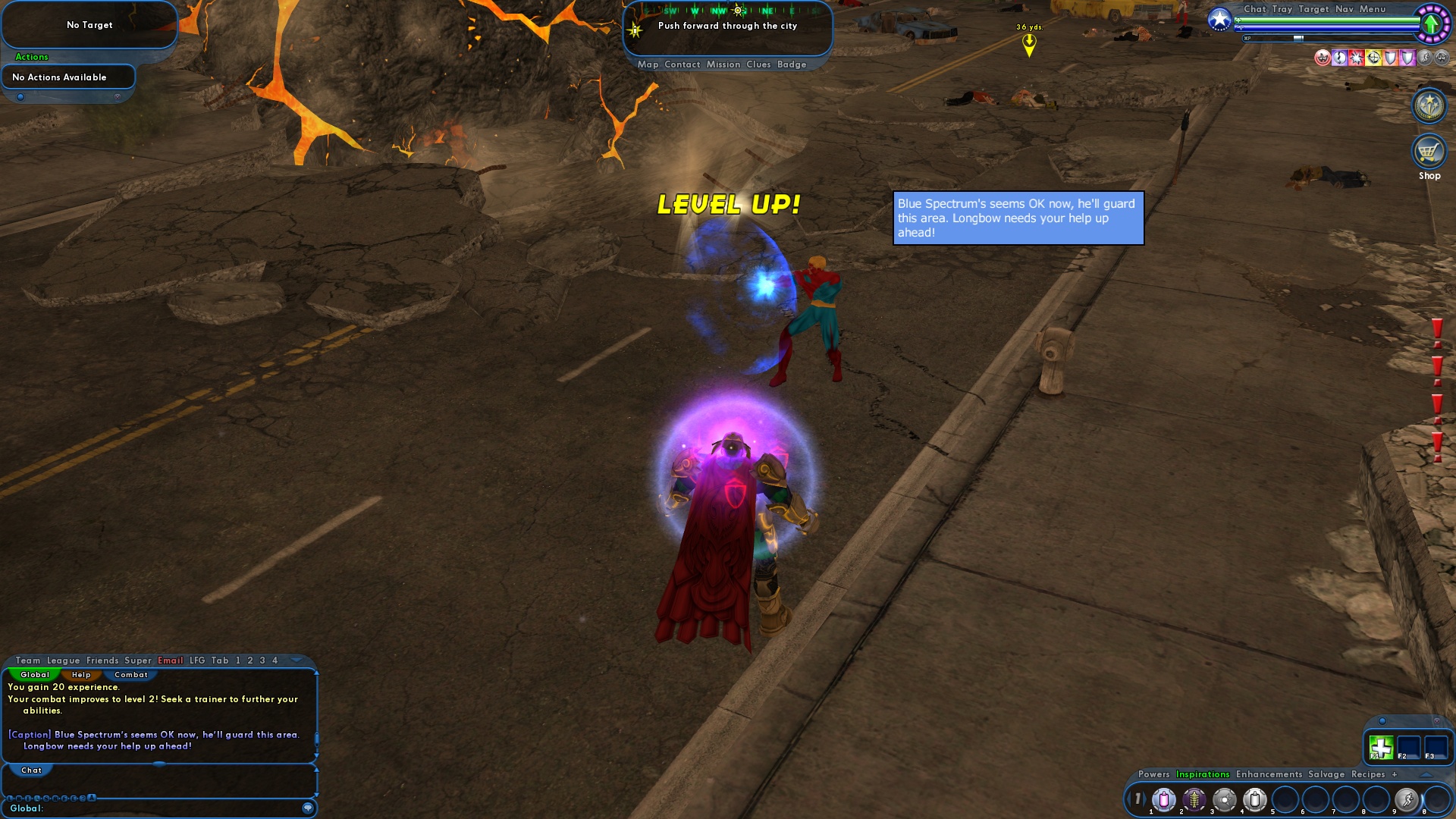The image size is (1456, 819).
Task: Activate the white Catch a Breath inspiration
Action: click(x=1254, y=800)
